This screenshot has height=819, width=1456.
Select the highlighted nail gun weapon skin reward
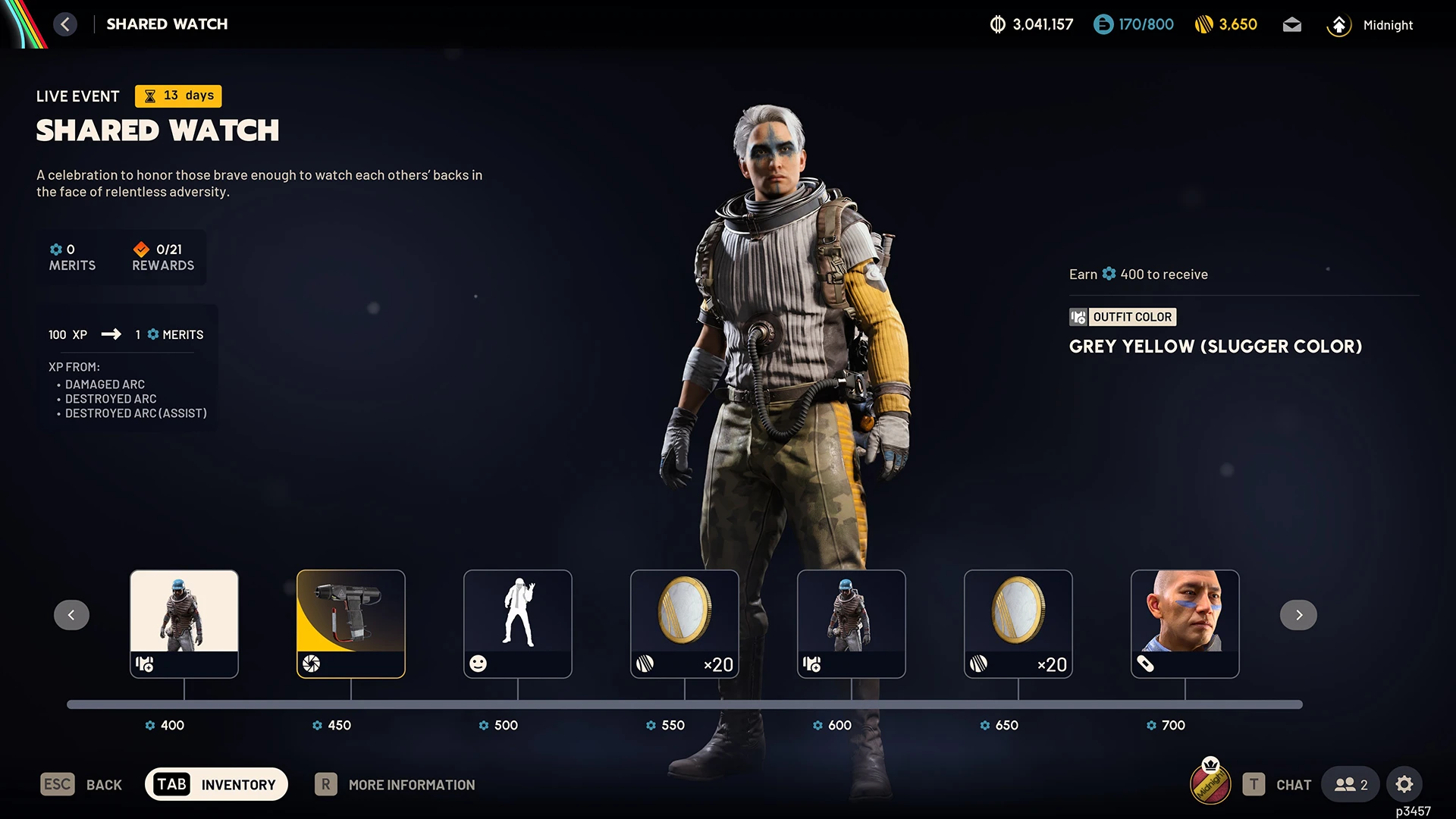pyautogui.click(x=350, y=623)
